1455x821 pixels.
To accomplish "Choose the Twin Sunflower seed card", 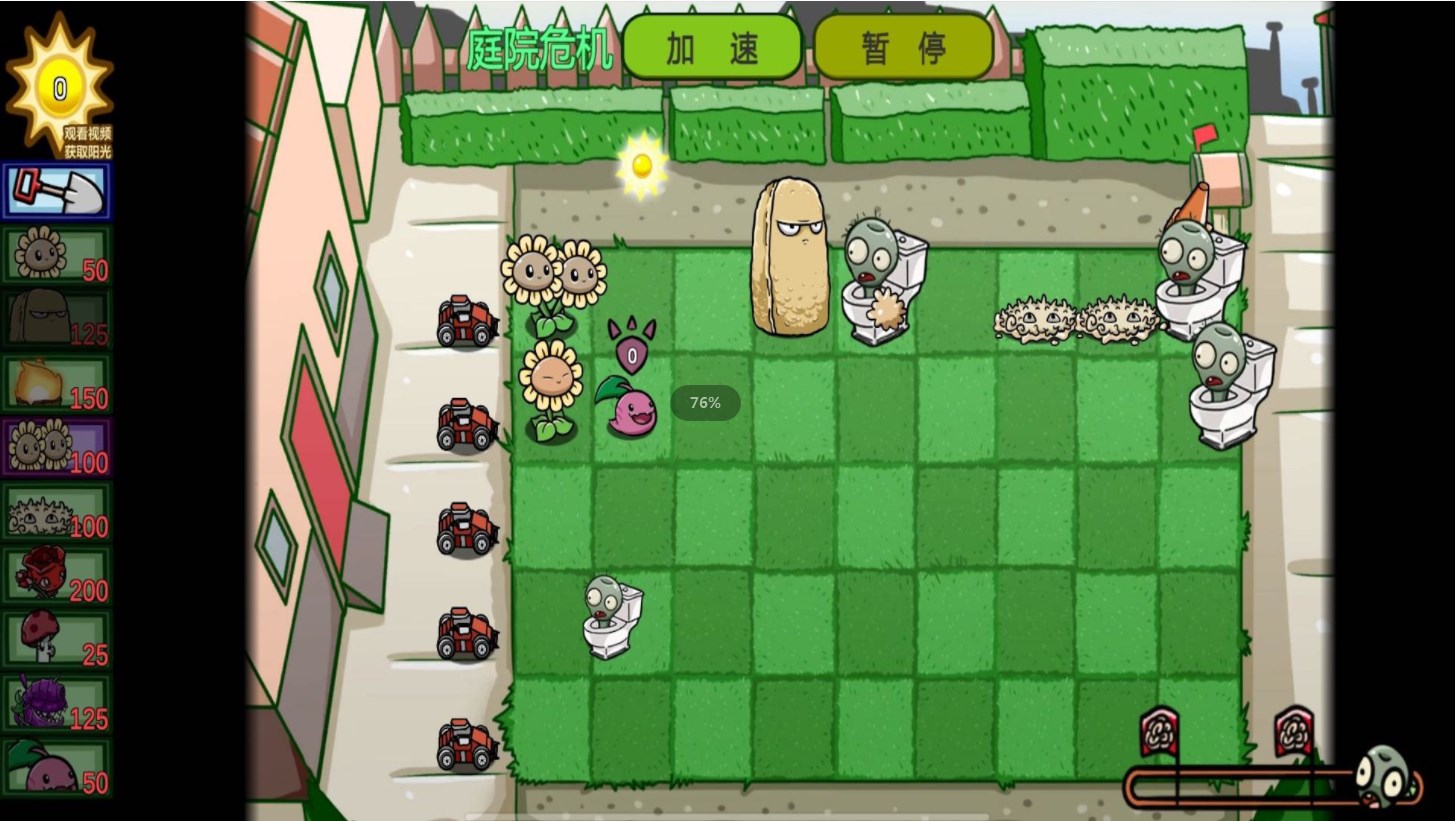I will pos(57,447).
